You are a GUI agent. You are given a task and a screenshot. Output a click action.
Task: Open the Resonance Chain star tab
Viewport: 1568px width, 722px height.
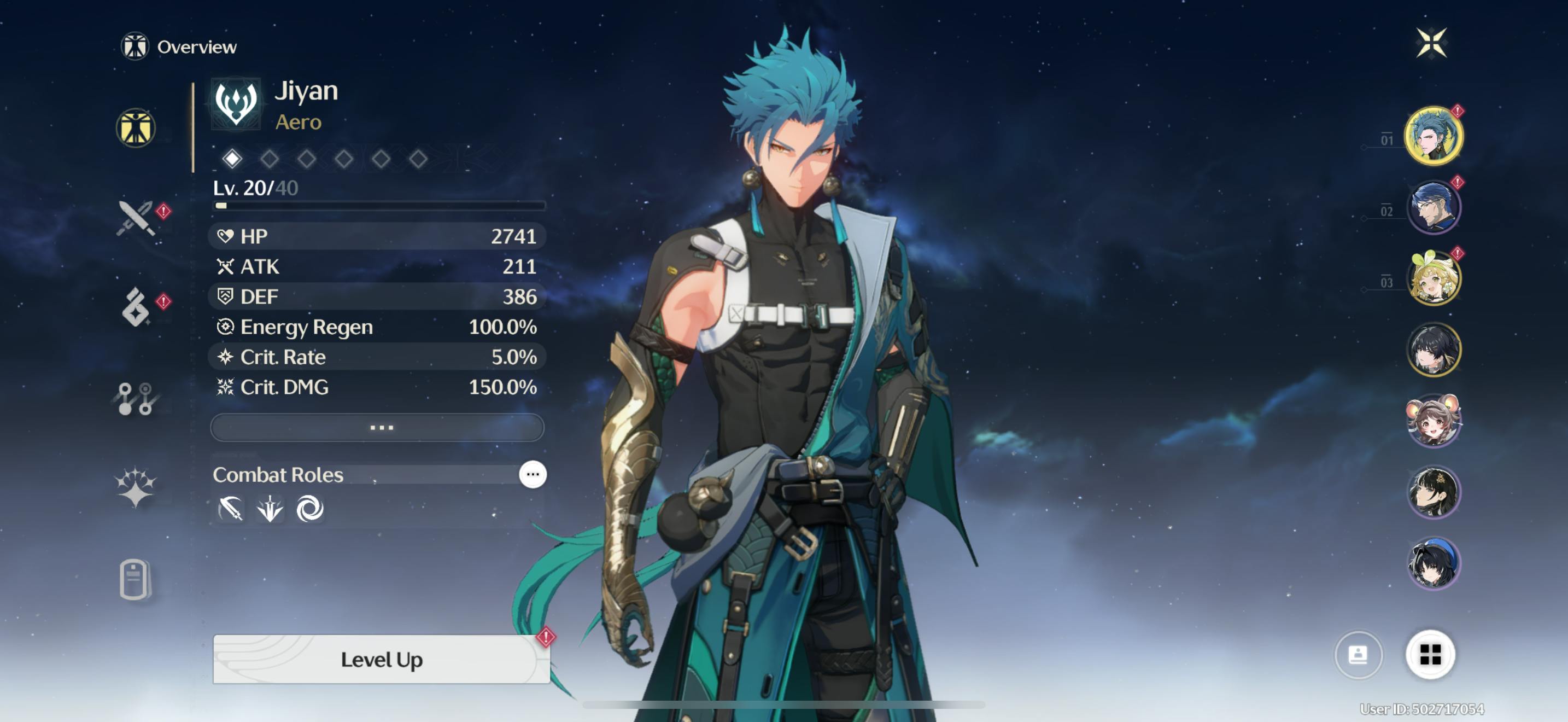[x=136, y=487]
